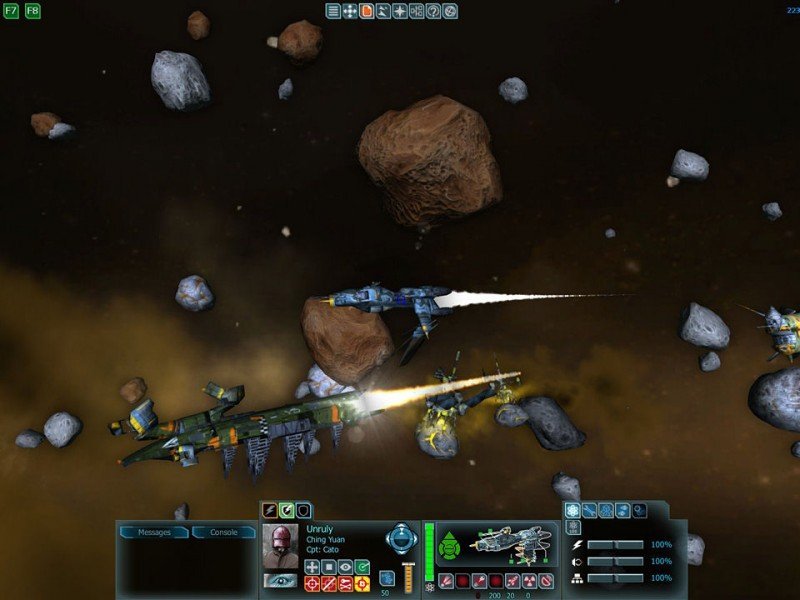Adjust the lightning bolt power slider
This screenshot has height=600, width=800.
[614, 545]
